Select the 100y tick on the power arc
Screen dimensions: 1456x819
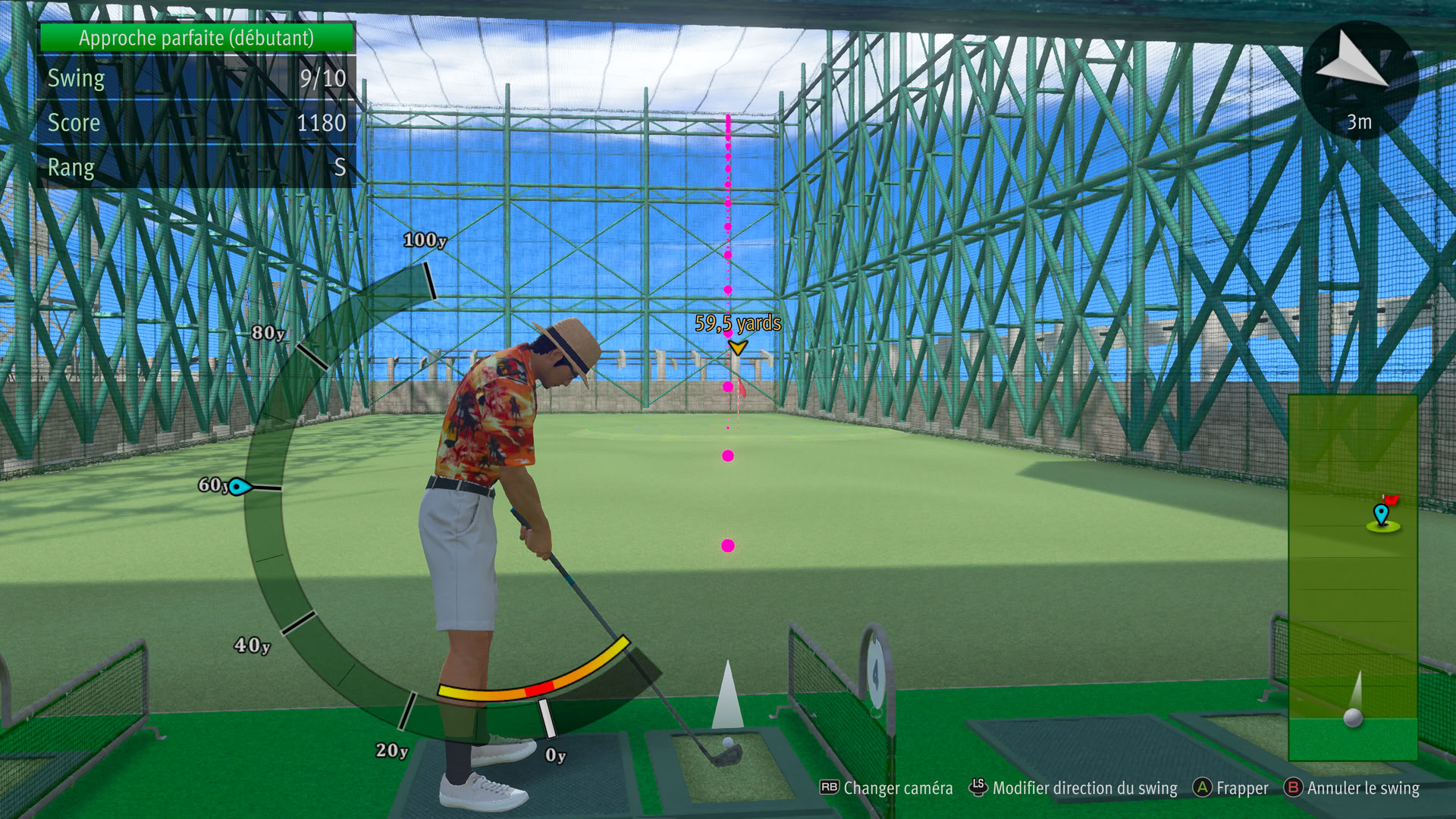click(x=429, y=281)
